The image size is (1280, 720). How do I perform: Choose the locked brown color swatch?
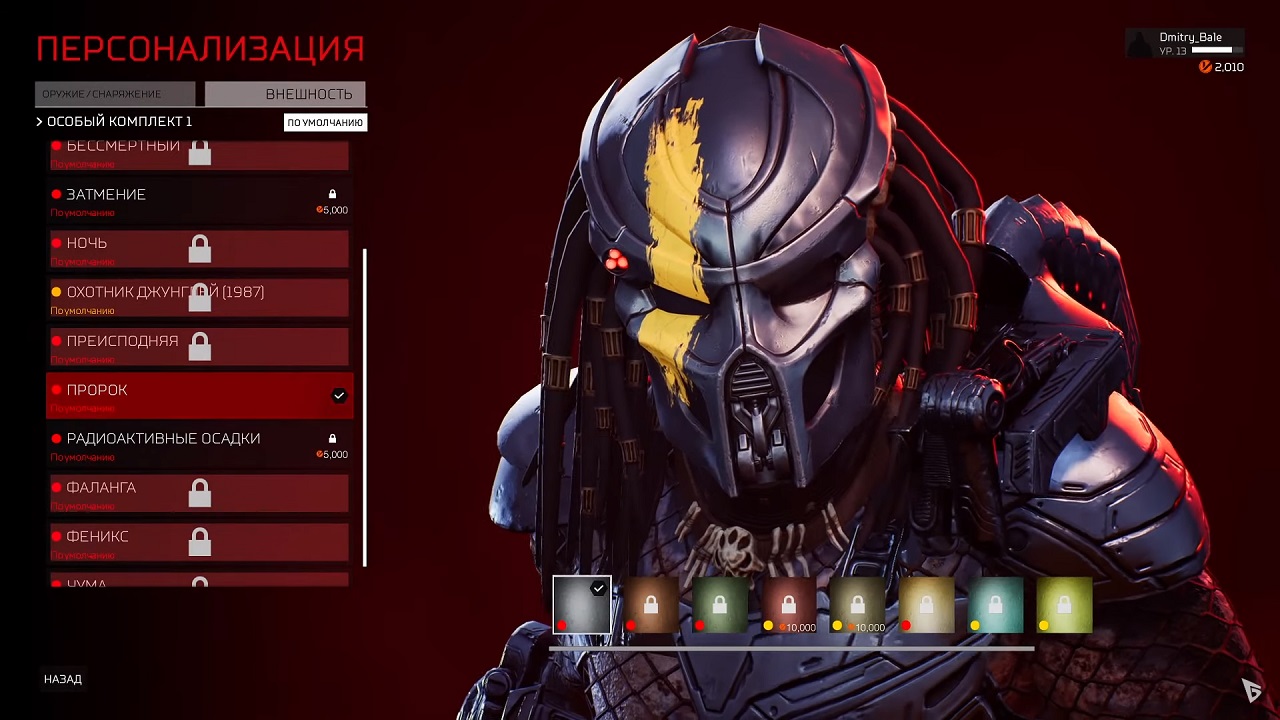click(651, 605)
